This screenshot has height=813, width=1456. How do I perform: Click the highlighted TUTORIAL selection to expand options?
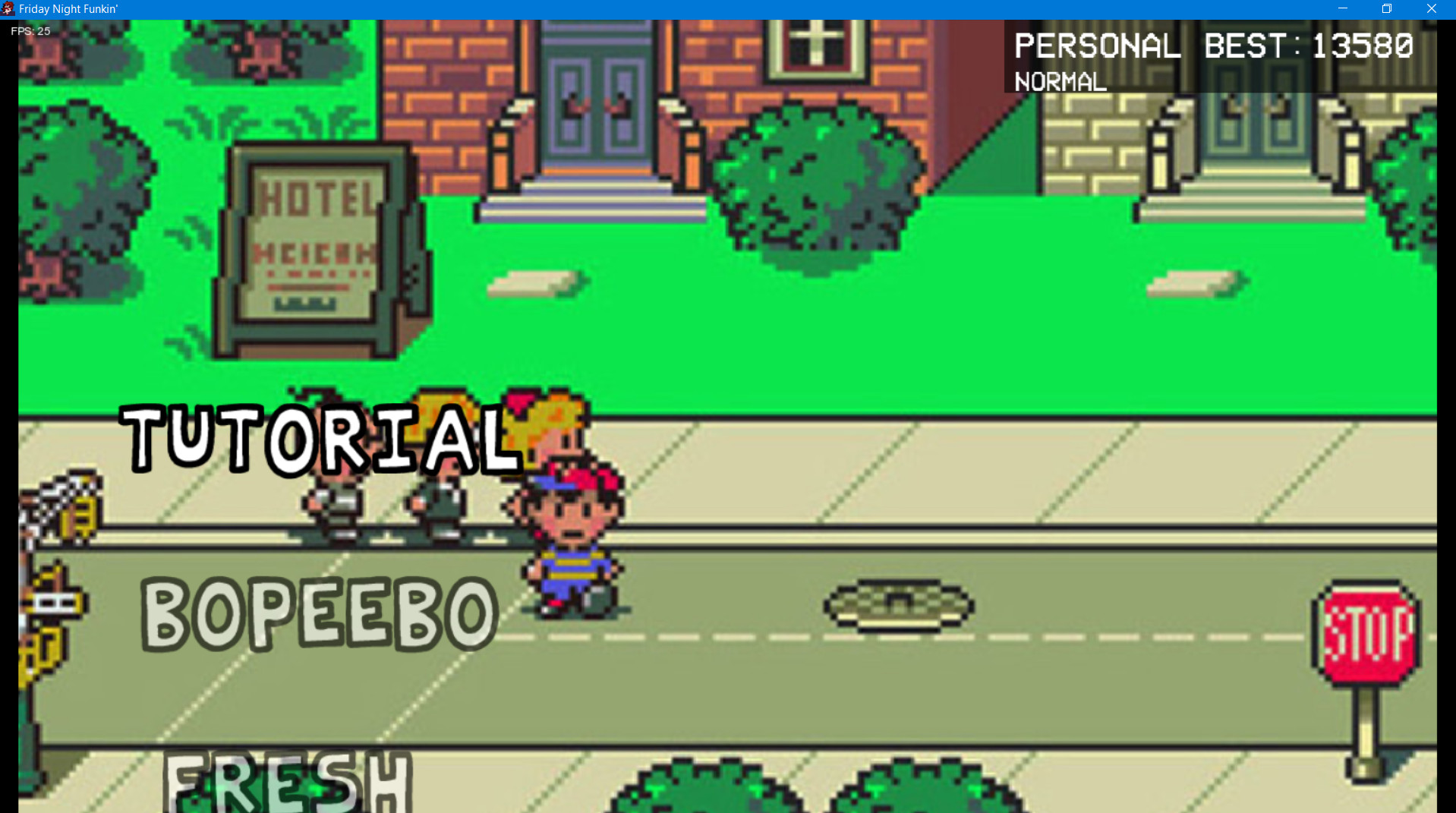coord(319,440)
